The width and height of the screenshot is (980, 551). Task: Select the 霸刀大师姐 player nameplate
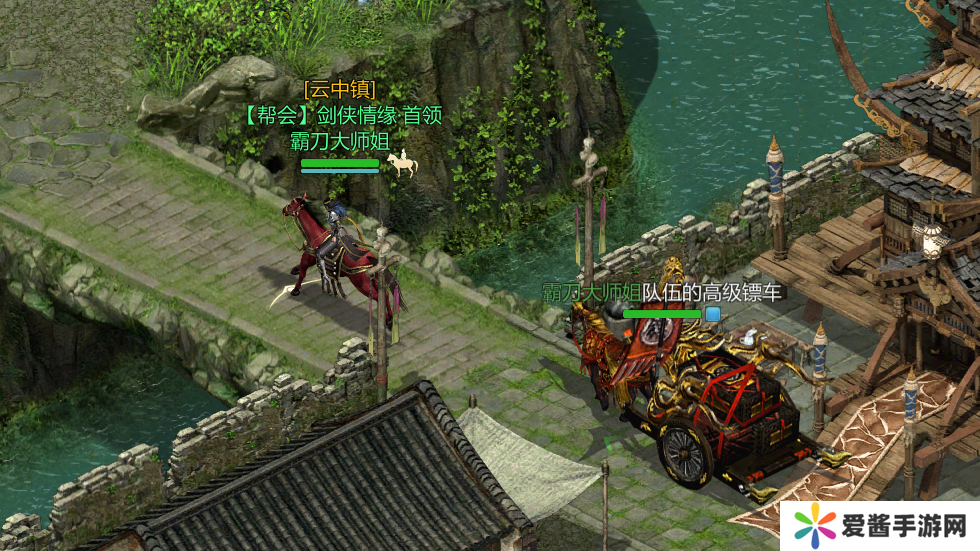(339, 140)
